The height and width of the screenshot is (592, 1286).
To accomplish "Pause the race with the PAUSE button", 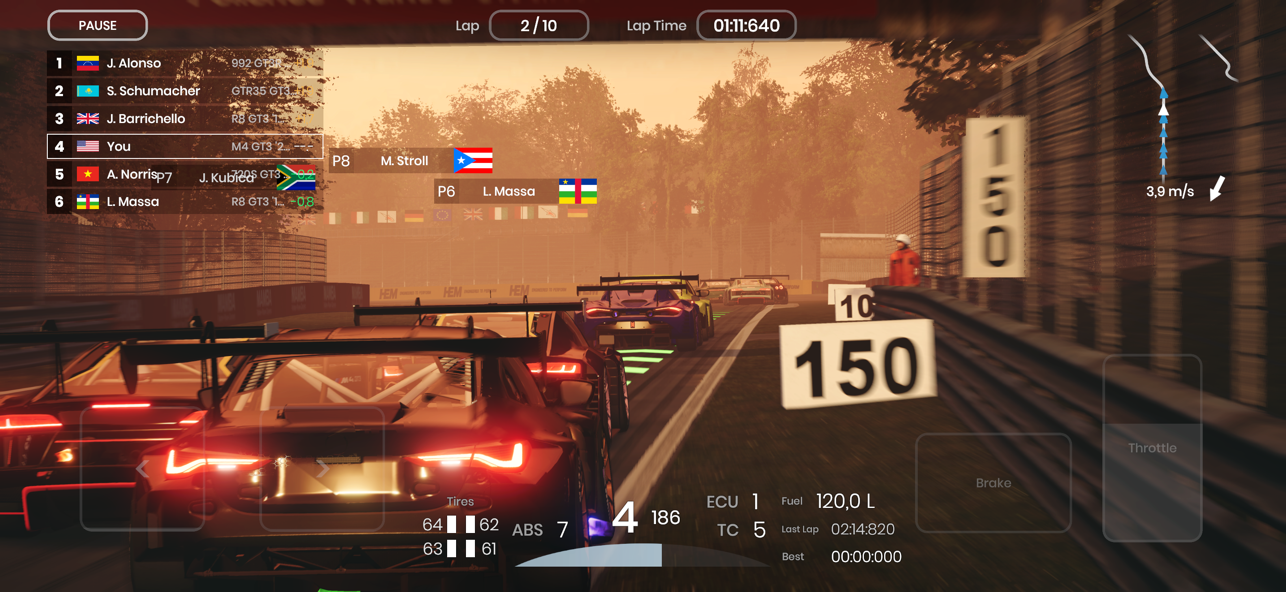I will (97, 25).
